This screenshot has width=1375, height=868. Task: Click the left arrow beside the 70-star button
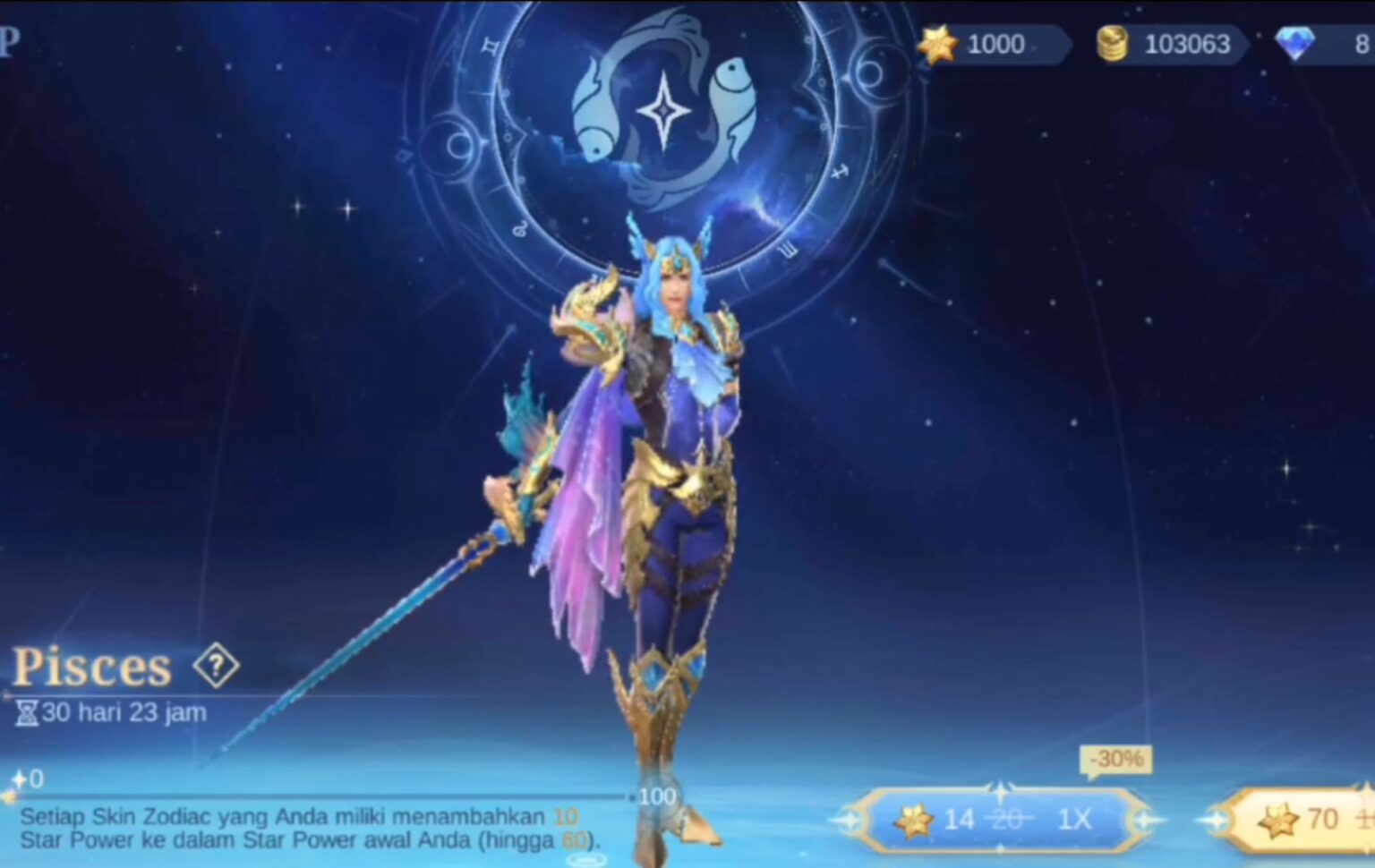(x=1216, y=821)
